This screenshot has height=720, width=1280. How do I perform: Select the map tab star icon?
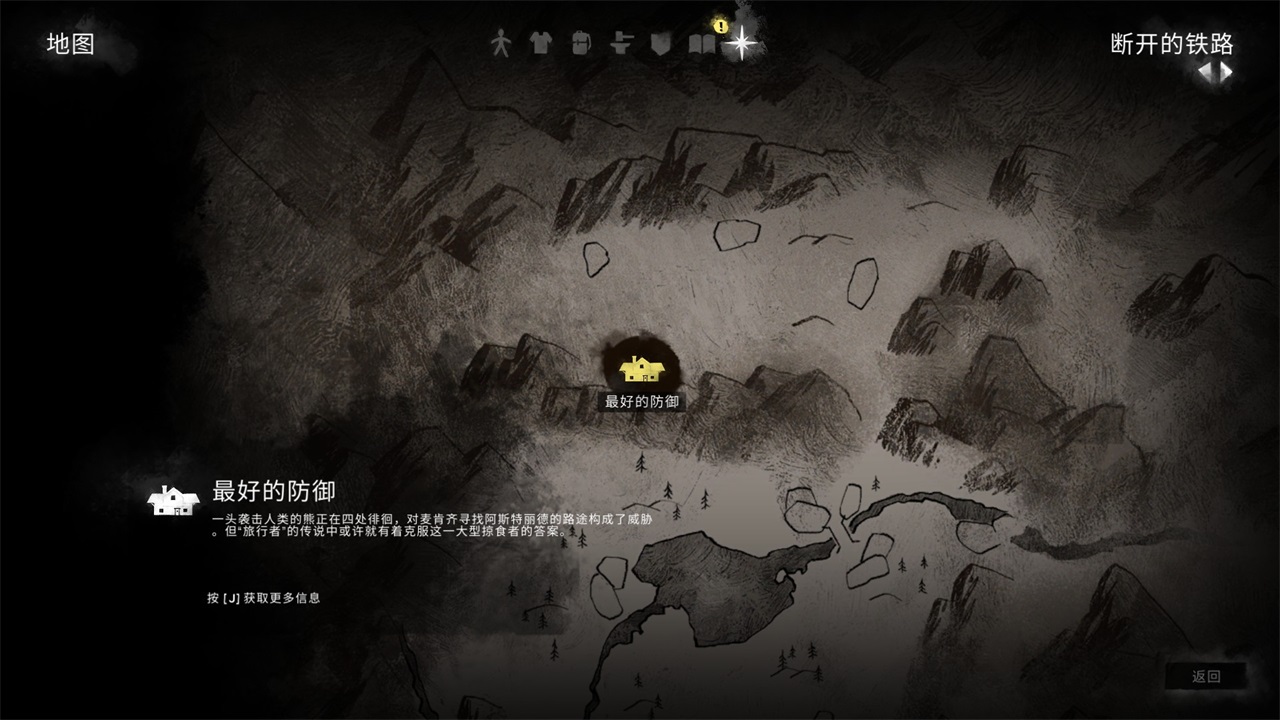click(741, 43)
